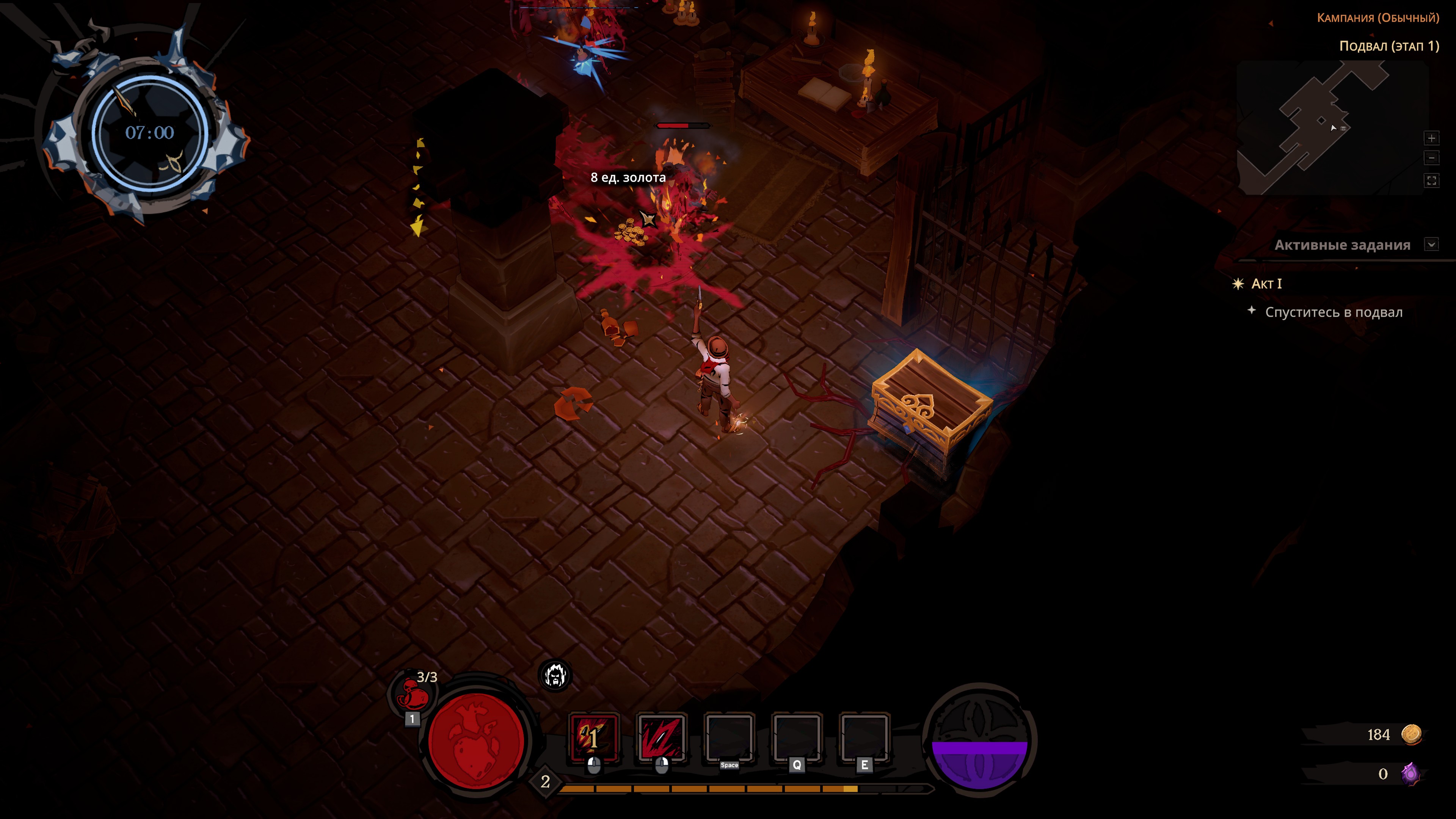Click the white bearded face buff icon
Screen dimensions: 1456x819
point(554,675)
